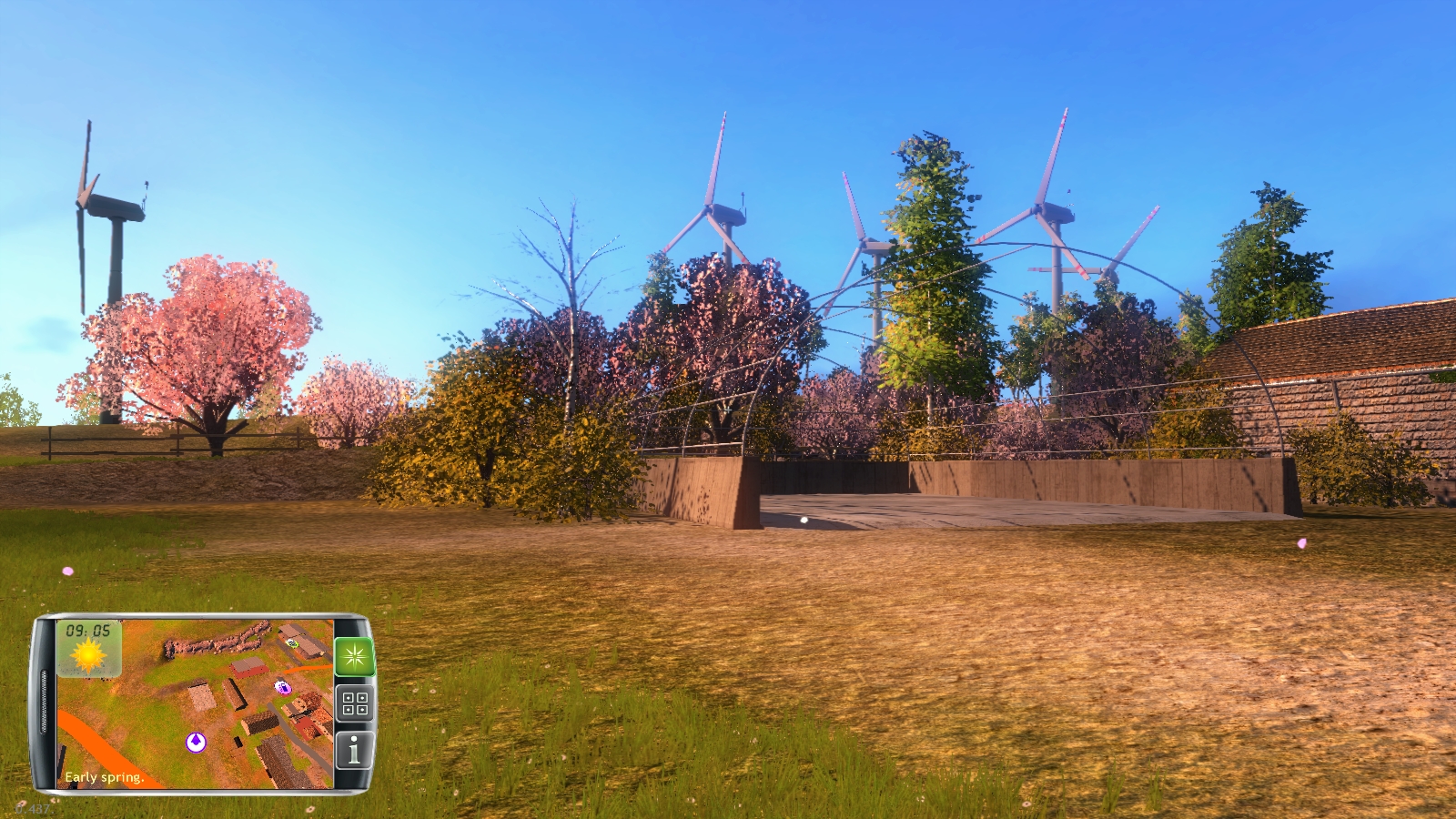
Task: Click the clock showing 09:05
Action: pyautogui.click(x=87, y=631)
